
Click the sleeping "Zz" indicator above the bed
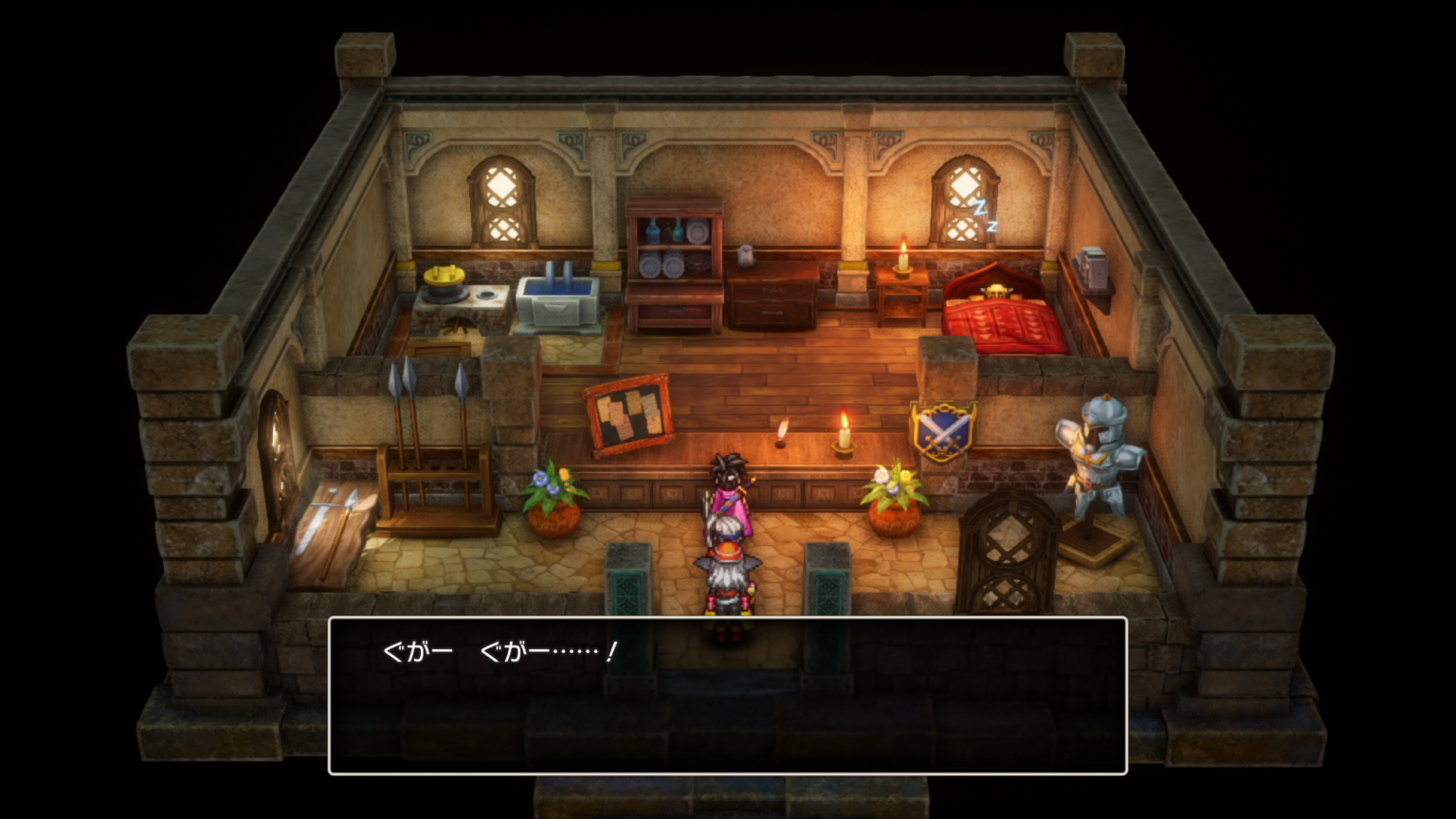pyautogui.click(x=984, y=213)
